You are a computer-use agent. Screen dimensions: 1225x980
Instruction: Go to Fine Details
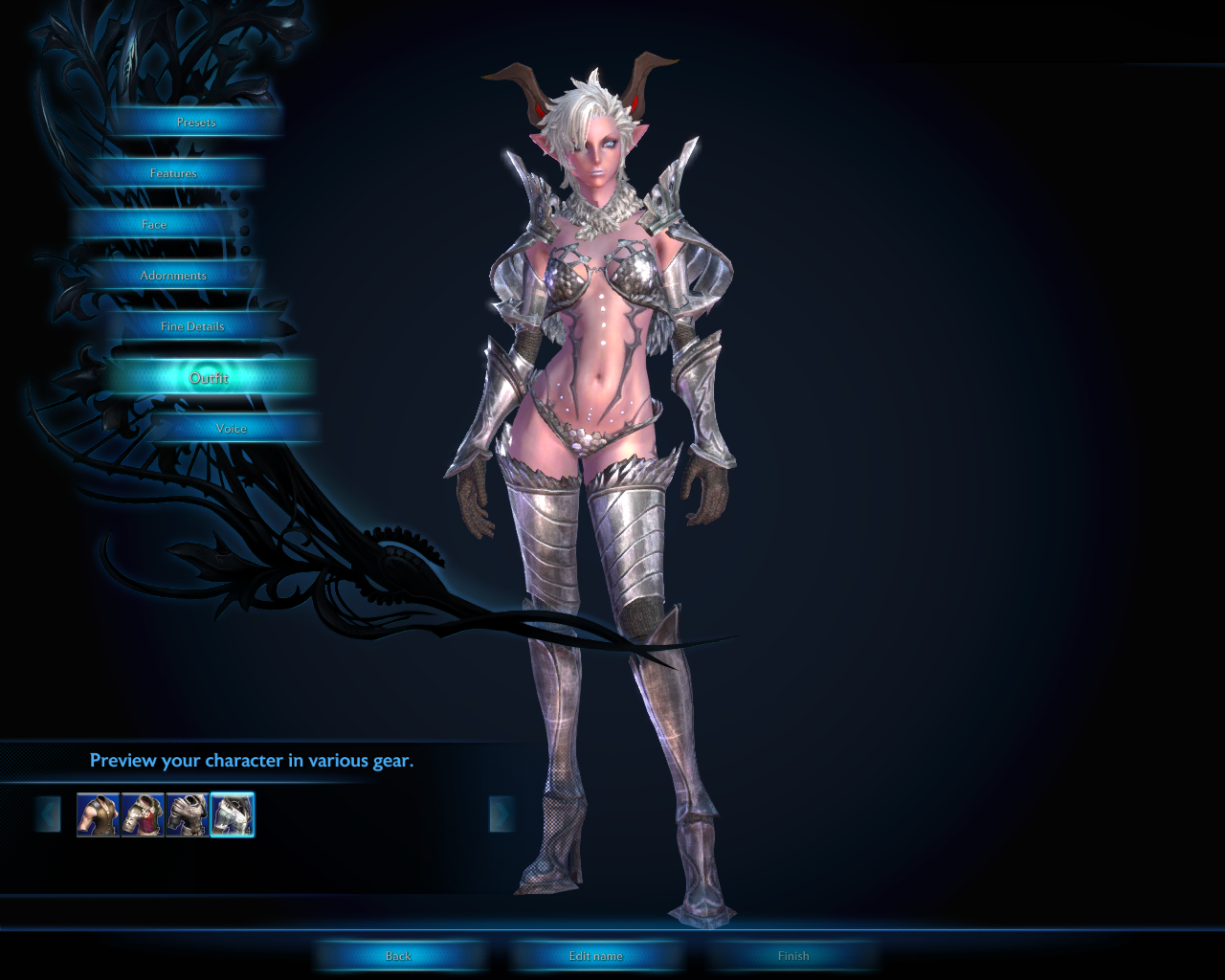[x=192, y=326]
